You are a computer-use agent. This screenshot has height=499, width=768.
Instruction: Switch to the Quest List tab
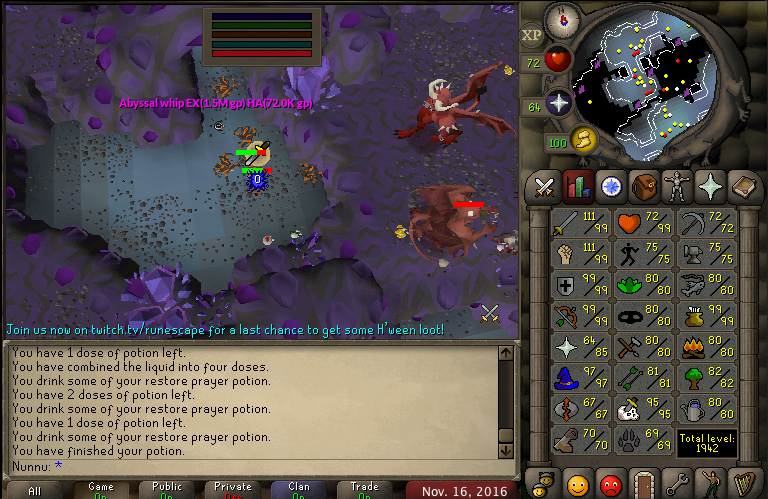(611, 186)
